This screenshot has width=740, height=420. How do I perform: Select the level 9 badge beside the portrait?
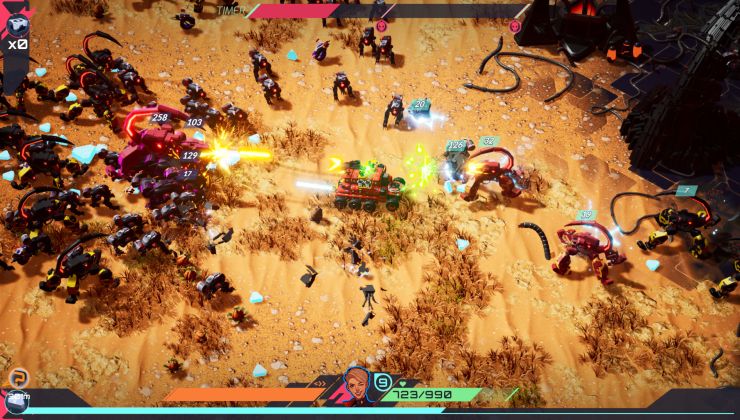[x=382, y=381]
